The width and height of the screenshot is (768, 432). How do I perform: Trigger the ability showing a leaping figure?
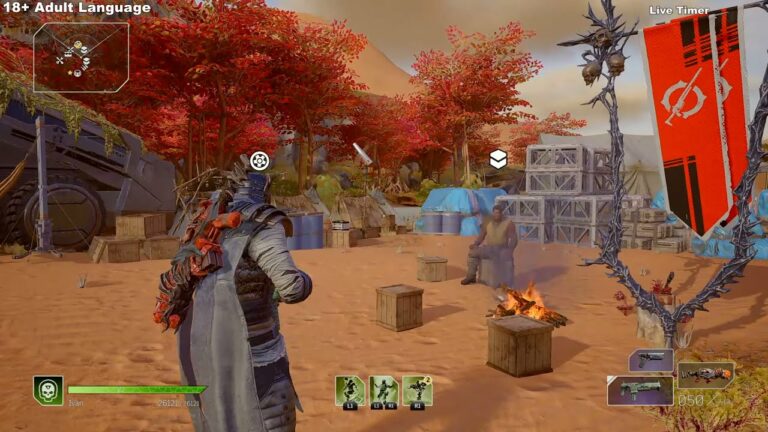point(350,390)
